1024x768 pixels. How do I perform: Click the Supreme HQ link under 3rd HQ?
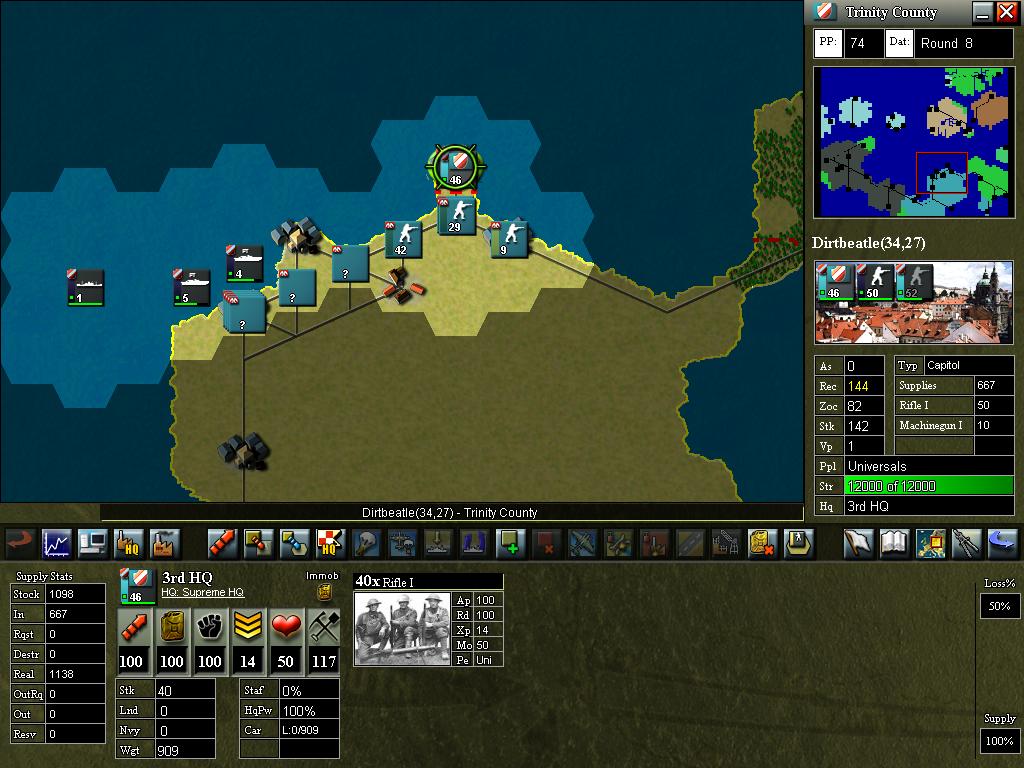(202, 593)
